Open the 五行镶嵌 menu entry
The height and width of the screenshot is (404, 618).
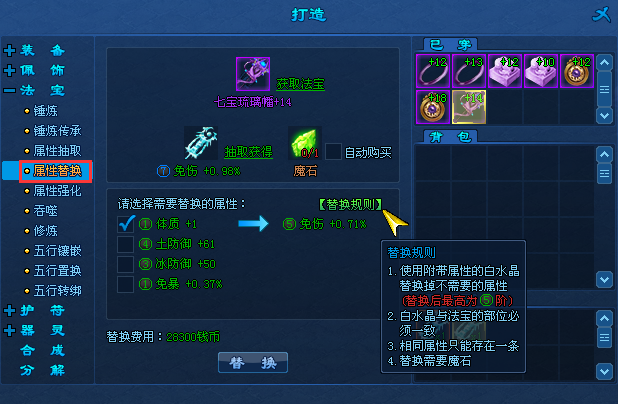(x=57, y=250)
